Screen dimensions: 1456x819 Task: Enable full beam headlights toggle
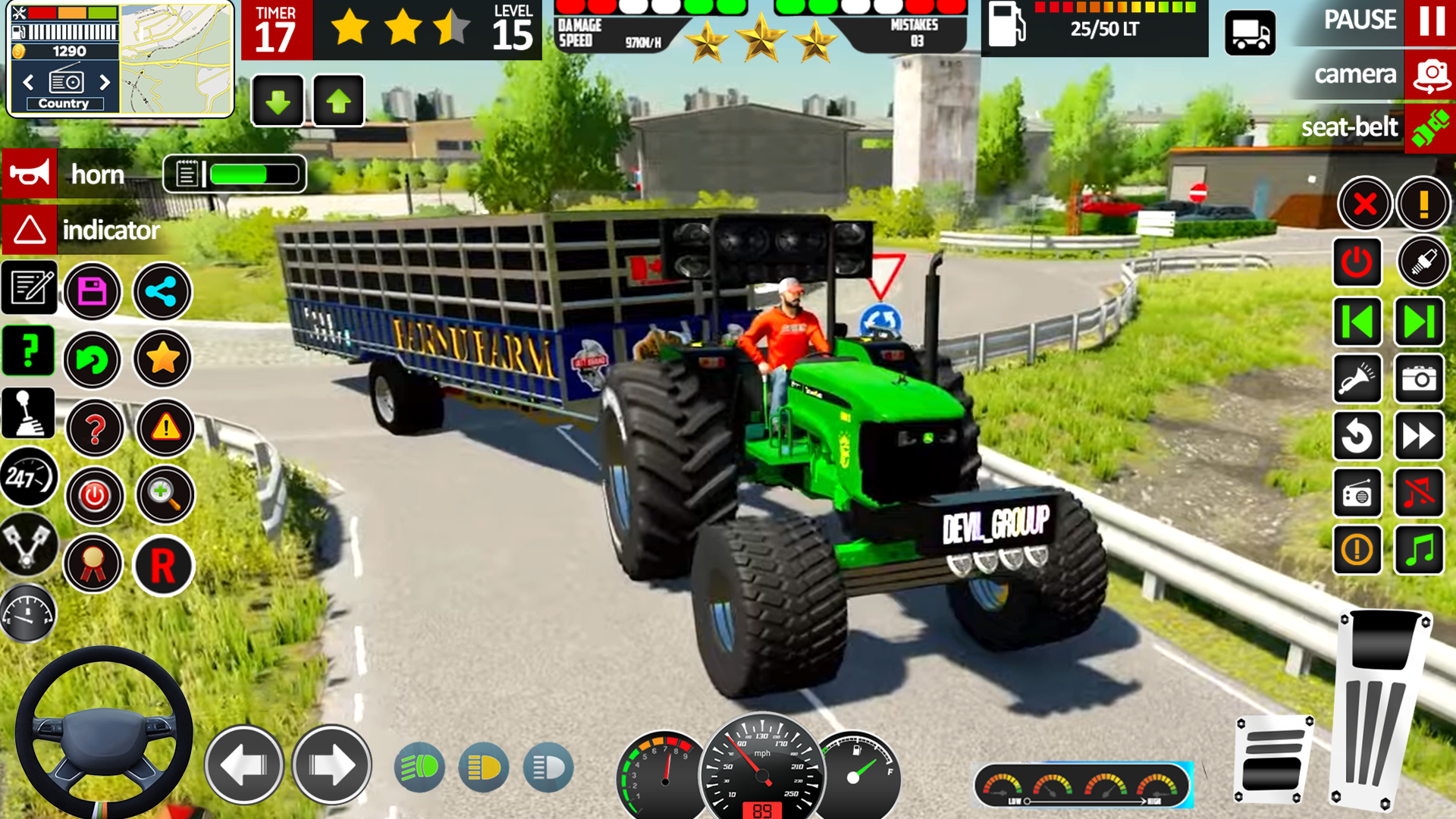[419, 768]
